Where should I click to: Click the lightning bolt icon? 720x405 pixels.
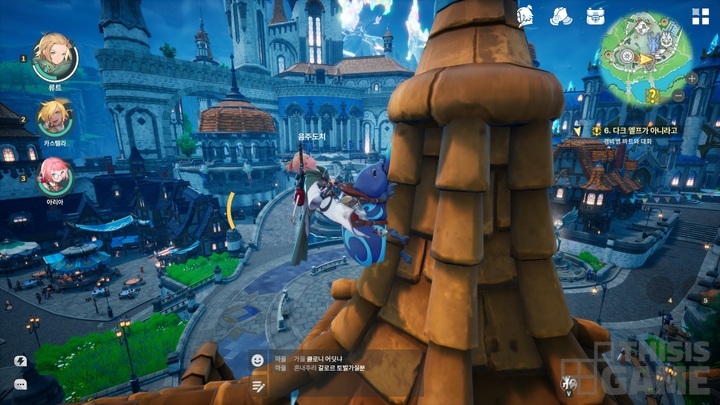point(20,360)
